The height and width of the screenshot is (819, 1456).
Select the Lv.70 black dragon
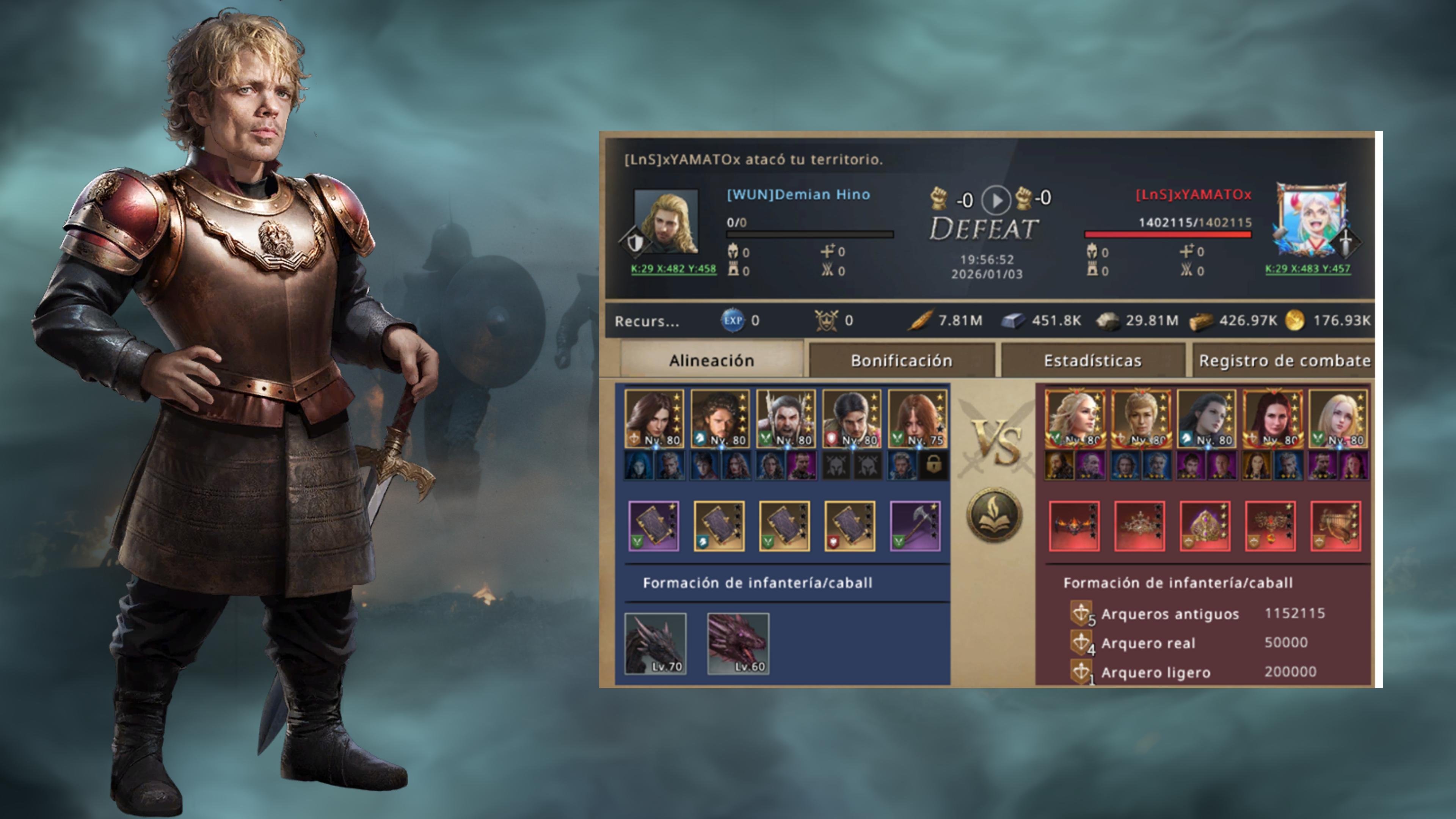[x=656, y=643]
